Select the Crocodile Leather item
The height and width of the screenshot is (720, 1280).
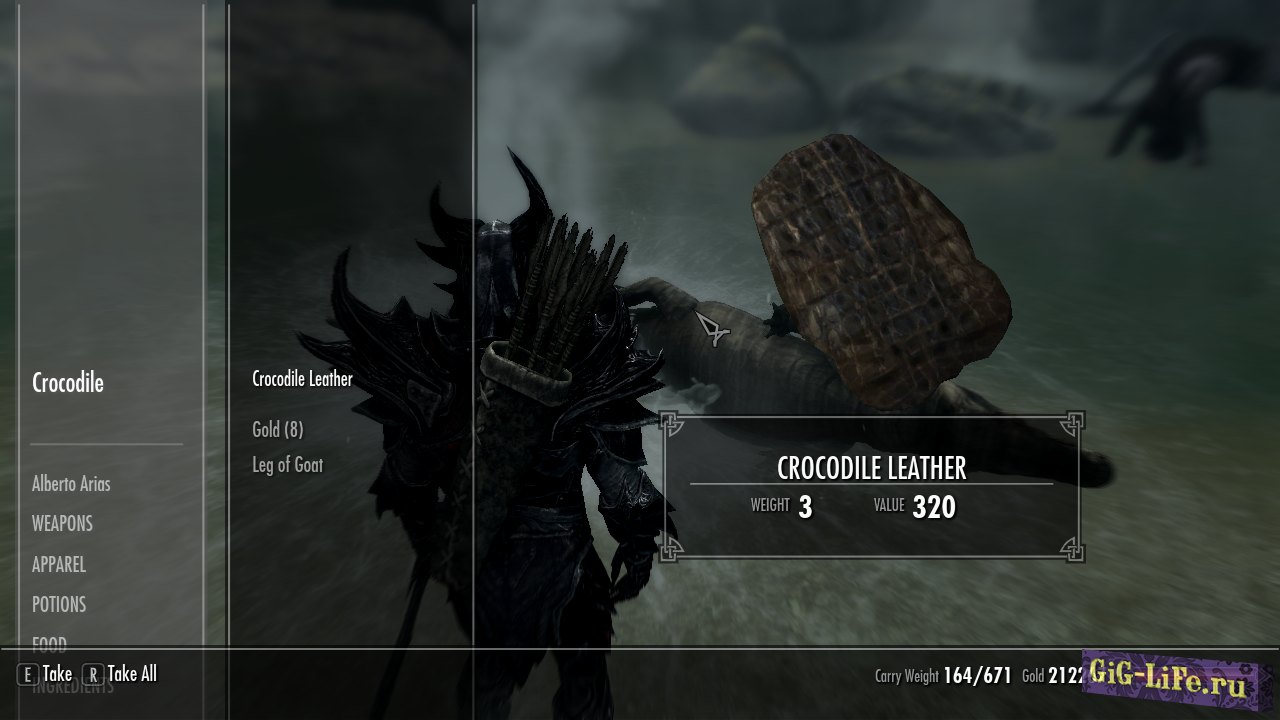[x=302, y=380]
